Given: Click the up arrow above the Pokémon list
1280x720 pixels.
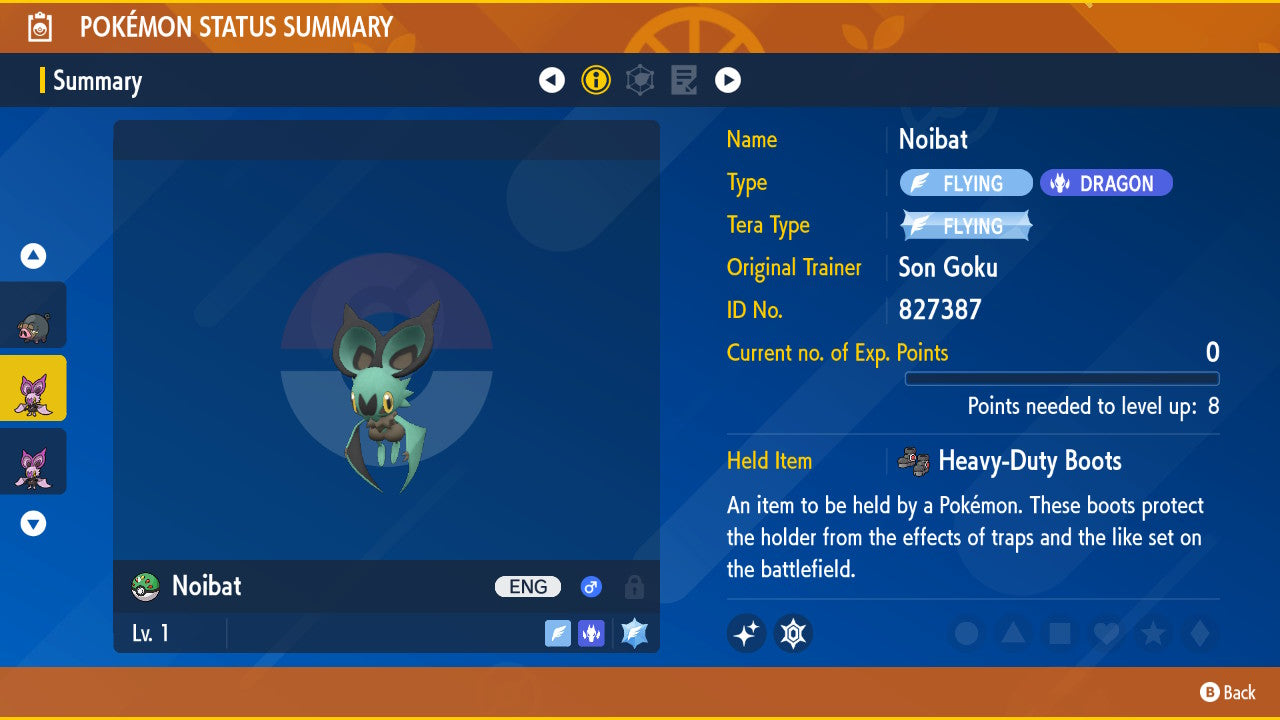Looking at the screenshot, I should (34, 257).
